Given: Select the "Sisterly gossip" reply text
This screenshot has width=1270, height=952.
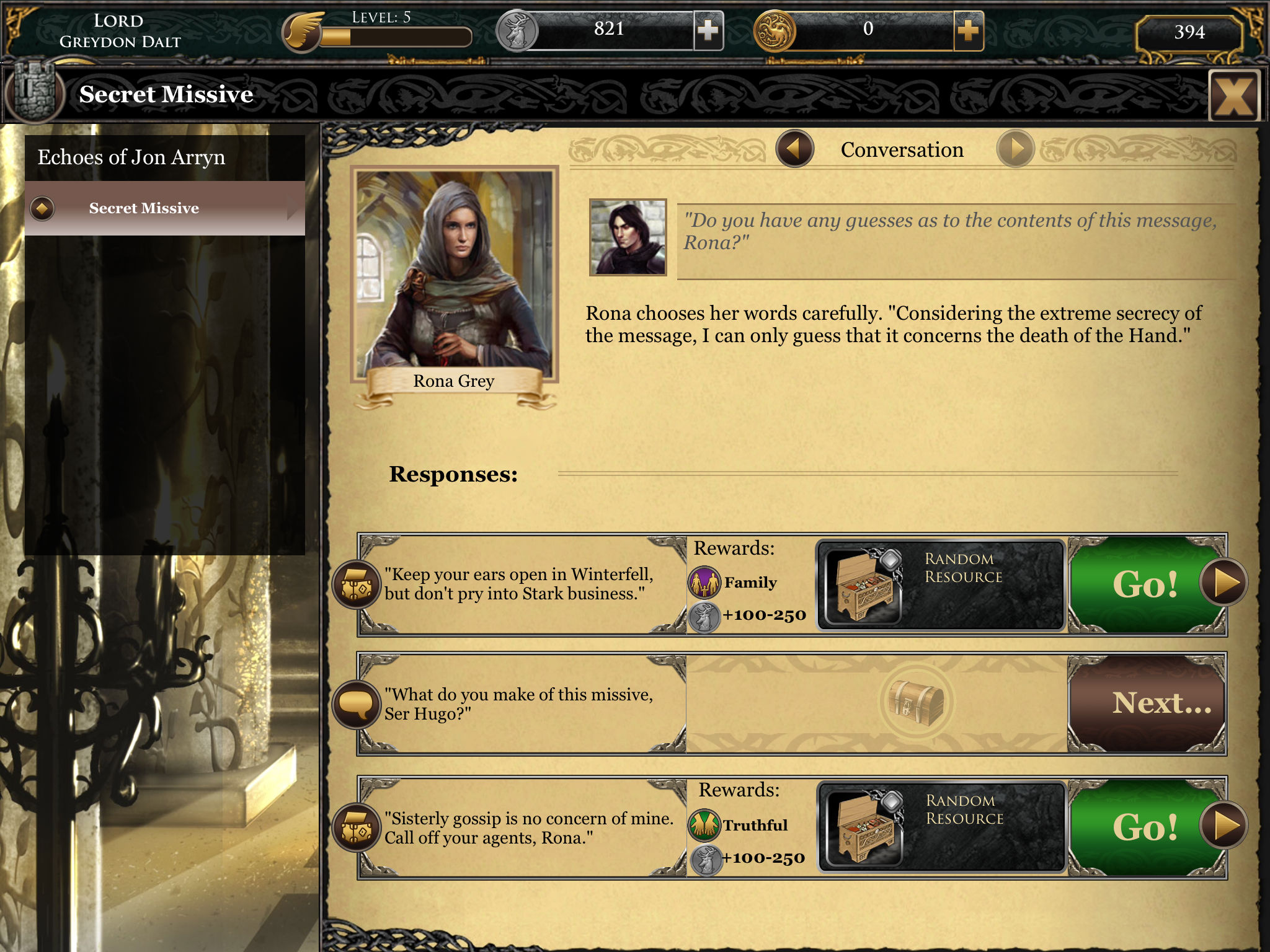Looking at the screenshot, I should point(528,828).
